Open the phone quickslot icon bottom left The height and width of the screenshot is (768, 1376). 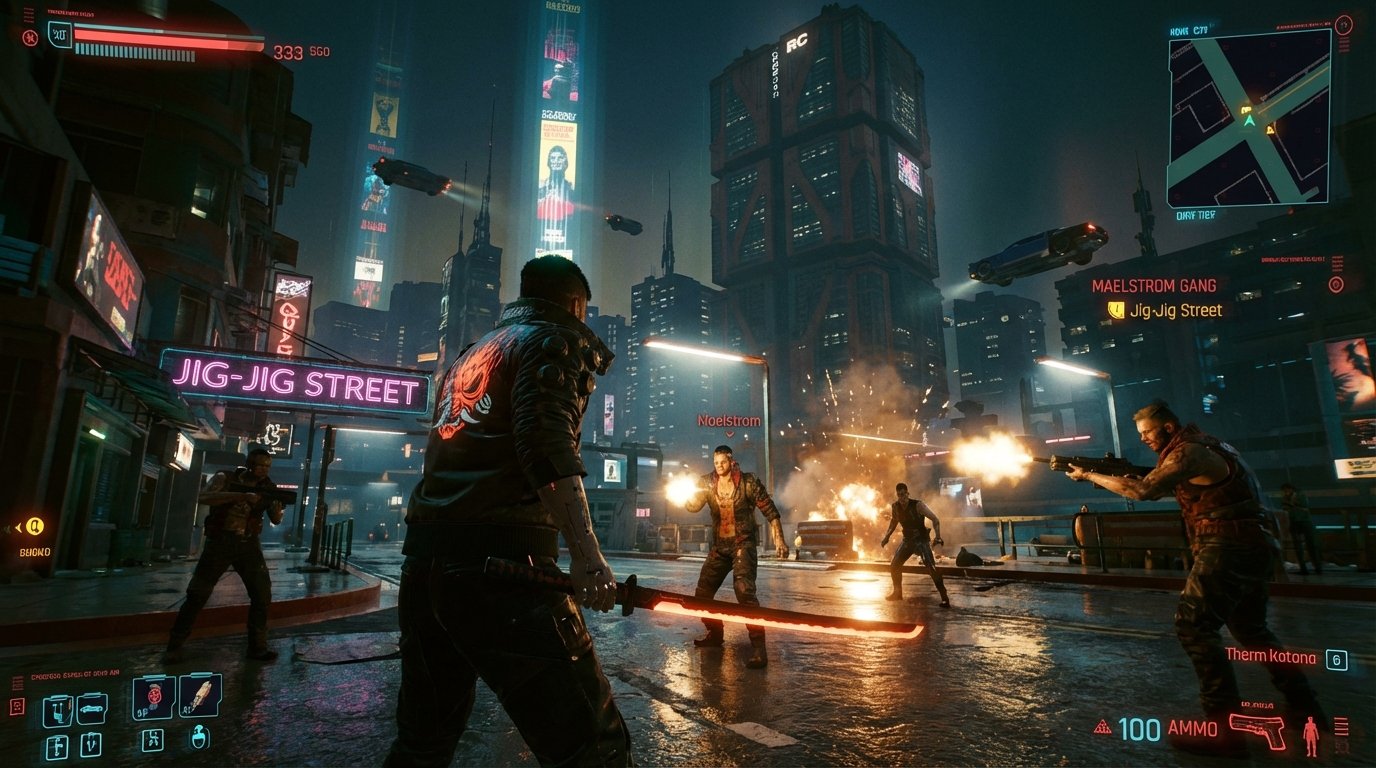pyautogui.click(x=56, y=709)
